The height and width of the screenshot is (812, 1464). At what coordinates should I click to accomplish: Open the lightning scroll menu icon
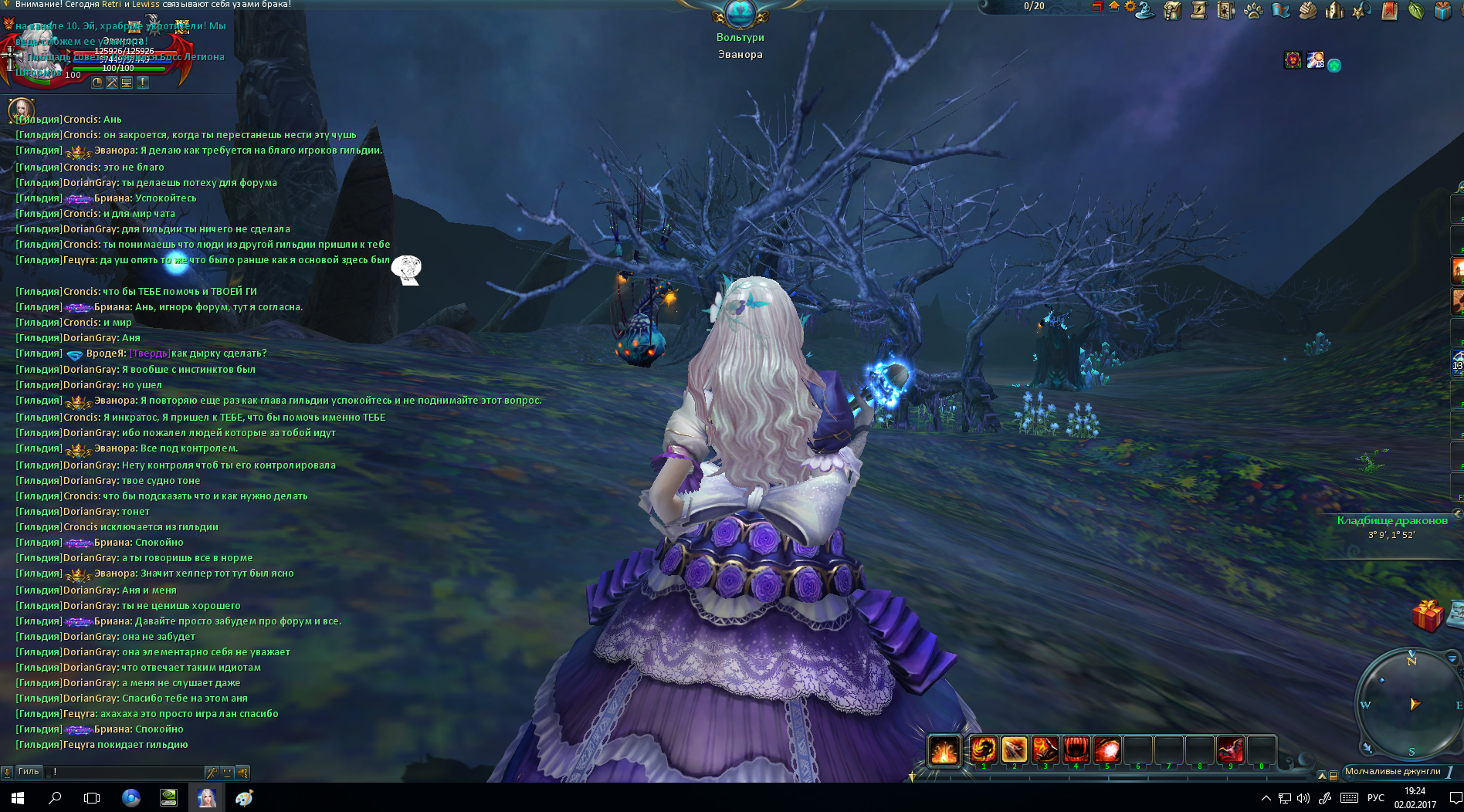click(1199, 10)
